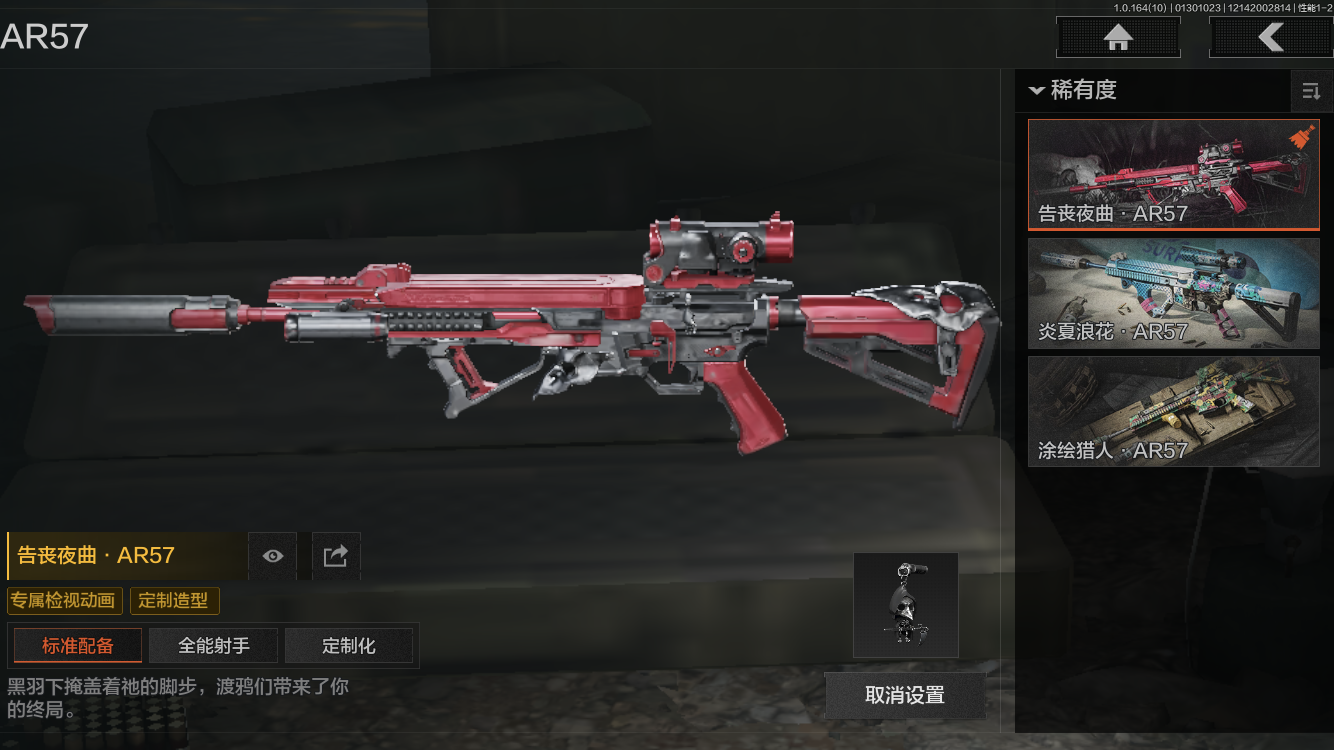This screenshot has height=750, width=1334.
Task: Select the 告丧夜曲·AR57 skin thumbnail
Action: (1173, 175)
